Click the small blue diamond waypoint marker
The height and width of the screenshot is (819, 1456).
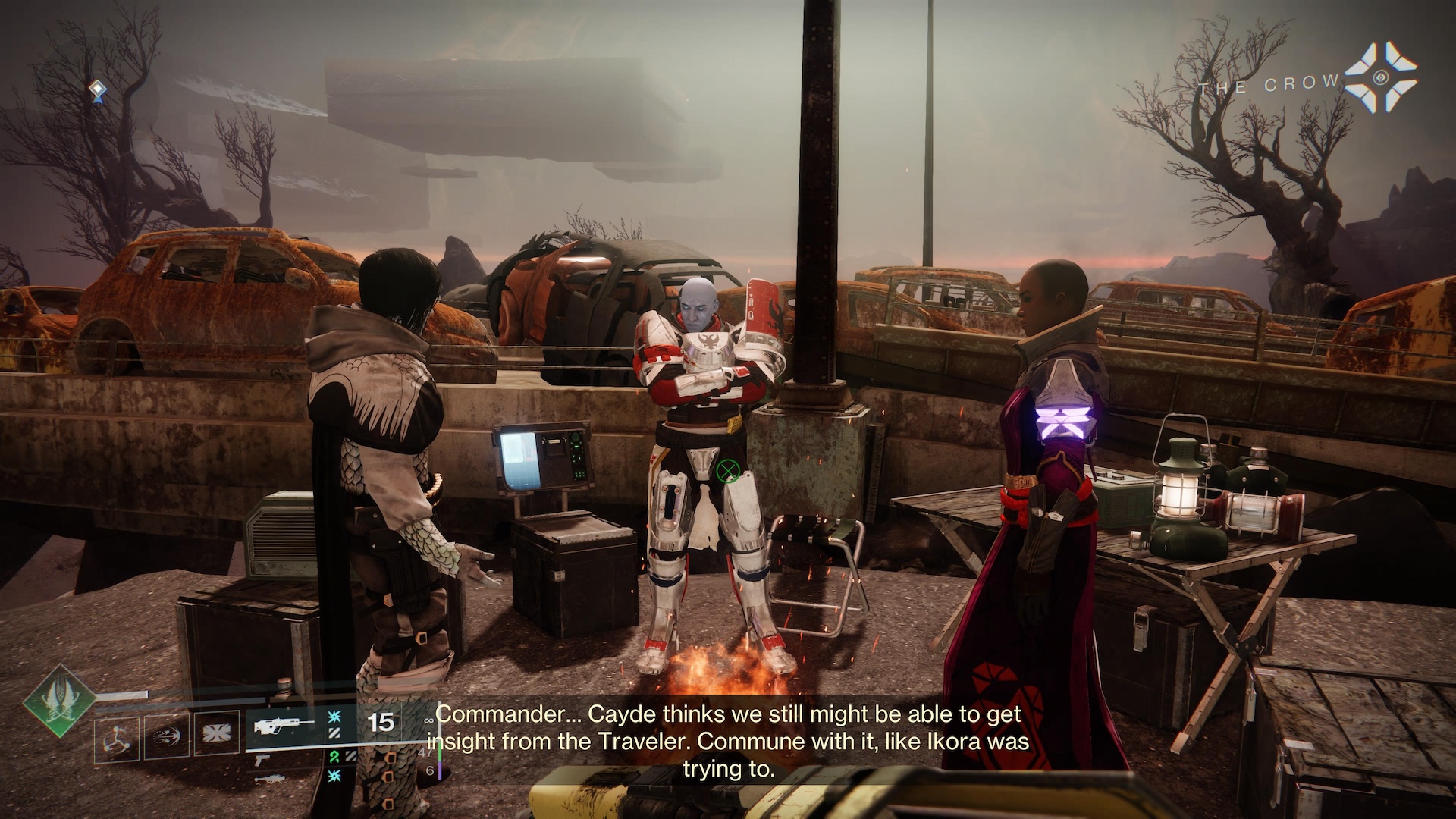[97, 91]
